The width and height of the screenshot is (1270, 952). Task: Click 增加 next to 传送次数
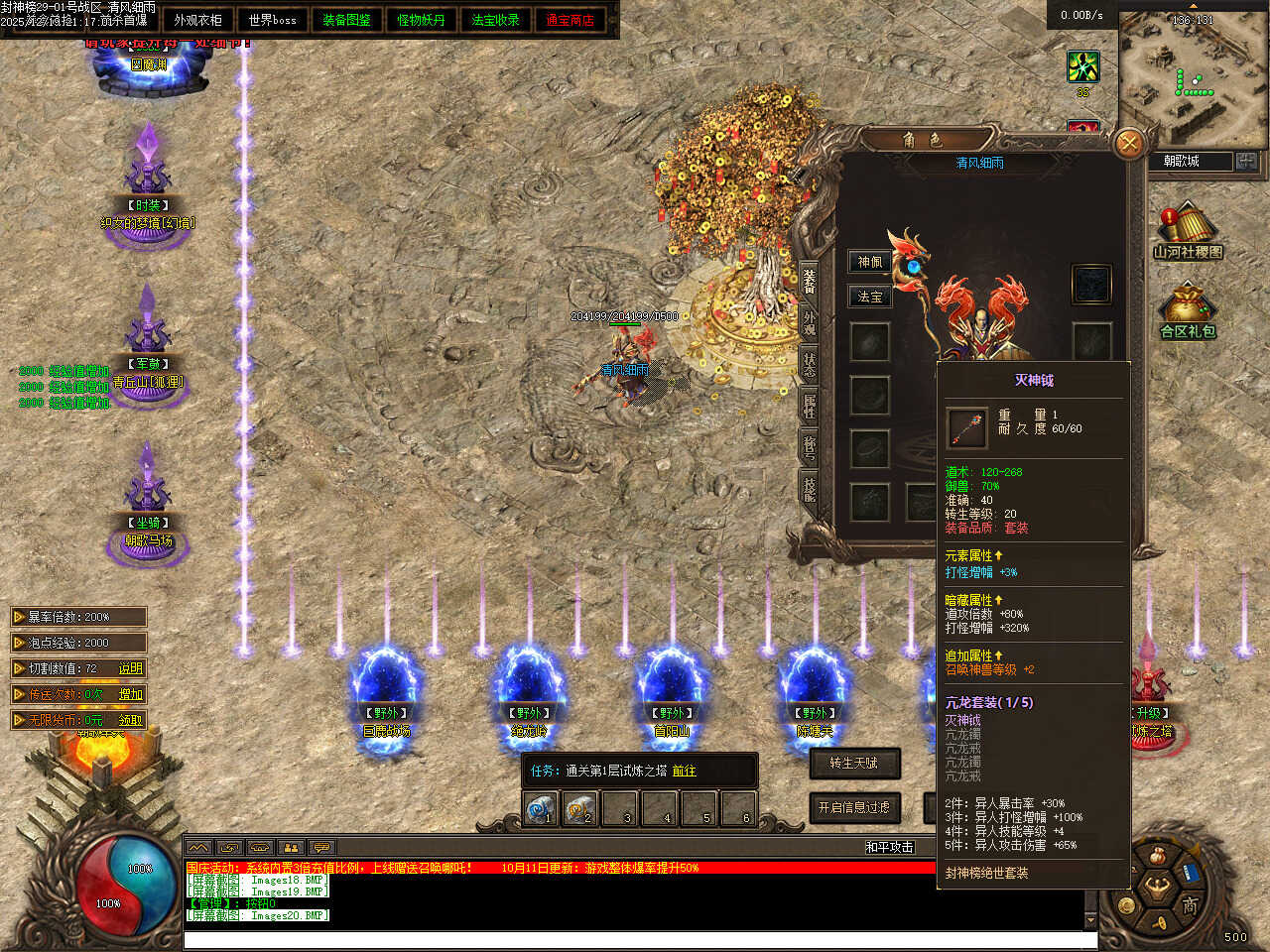click(x=131, y=694)
